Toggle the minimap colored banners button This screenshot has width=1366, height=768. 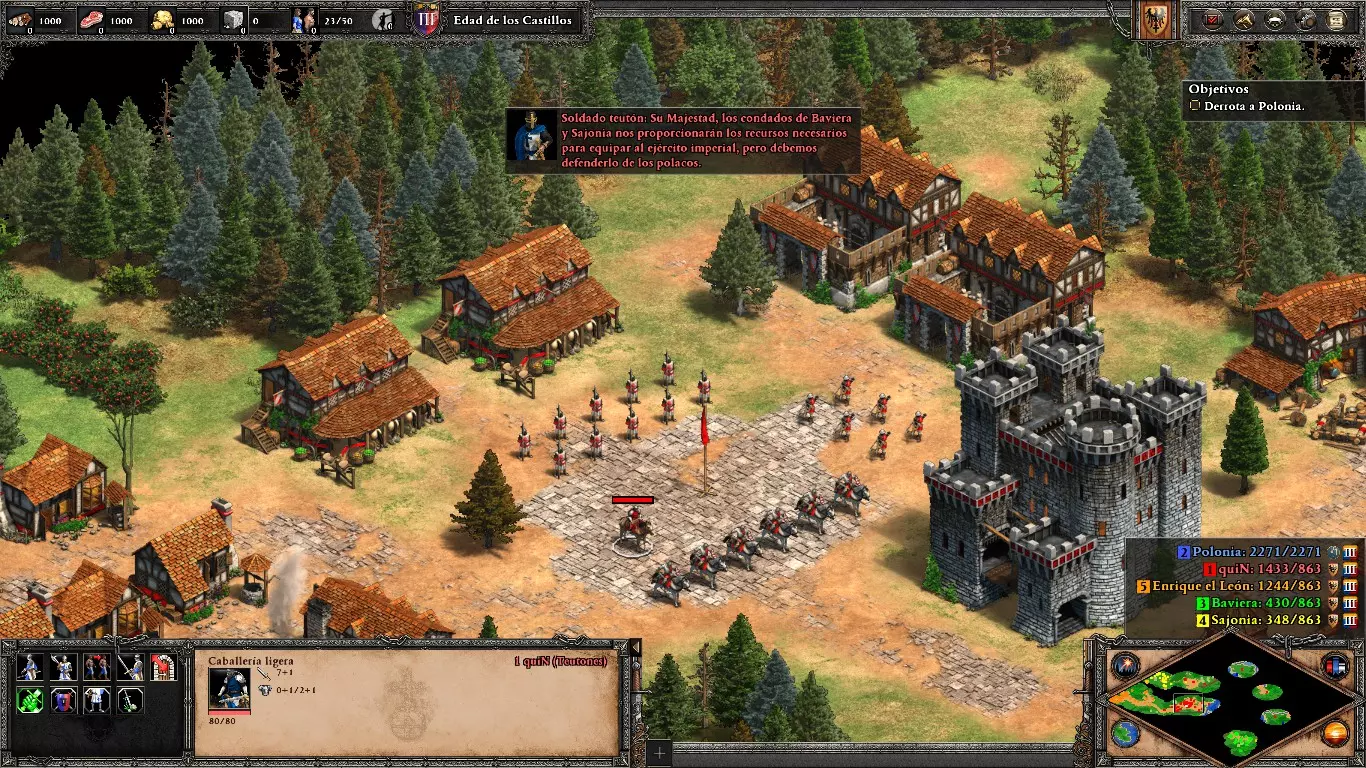[x=1335, y=665]
